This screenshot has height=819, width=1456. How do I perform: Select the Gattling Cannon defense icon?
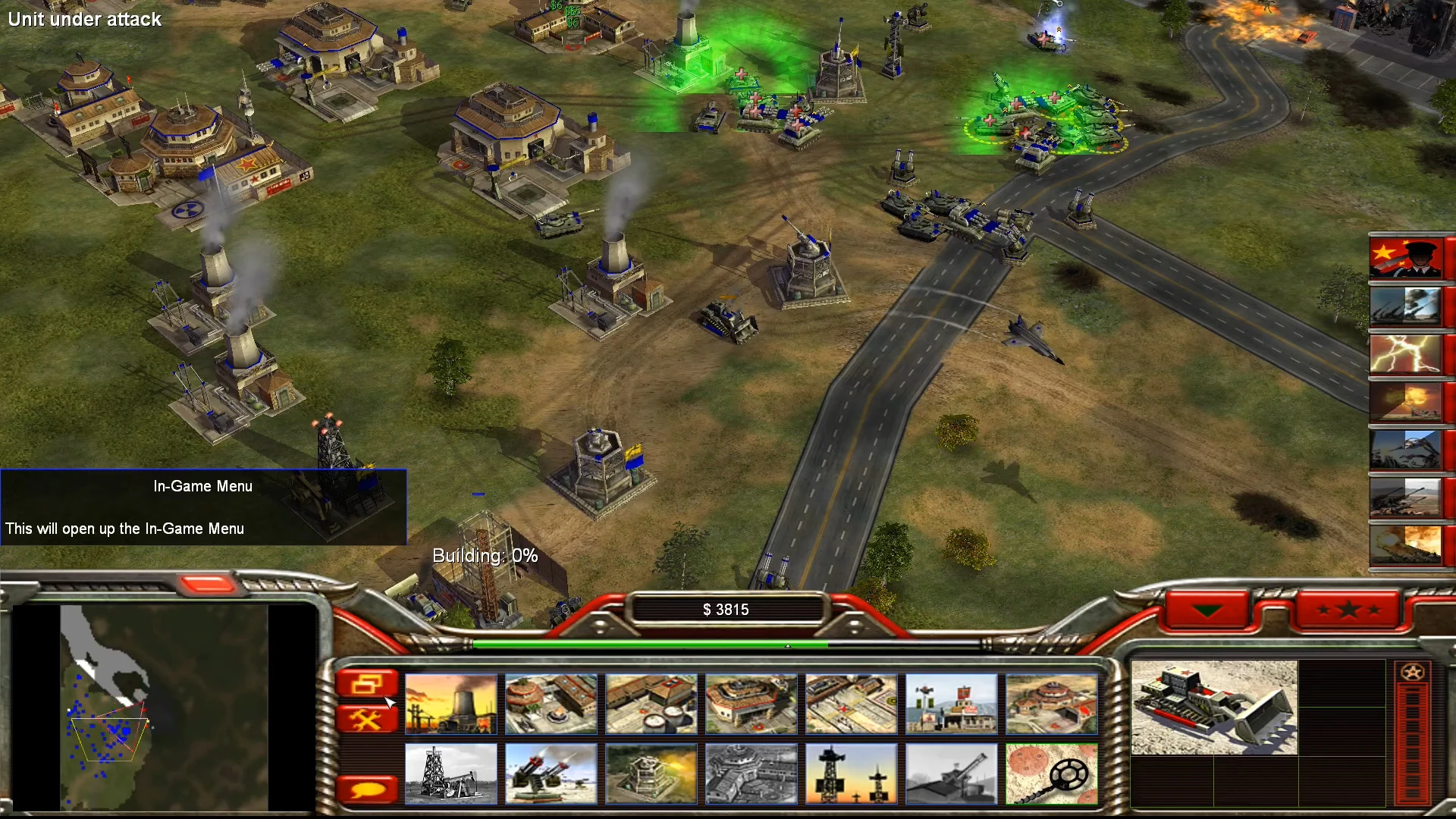point(551,773)
